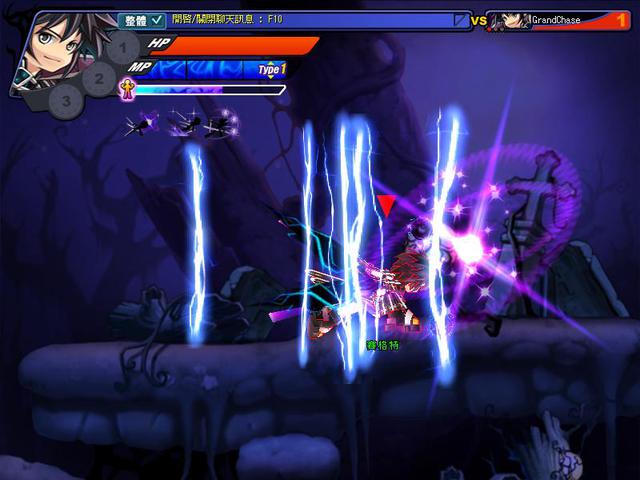640x480 pixels.
Task: Toggle the Type 1 MP skill mode
Action: [271, 69]
